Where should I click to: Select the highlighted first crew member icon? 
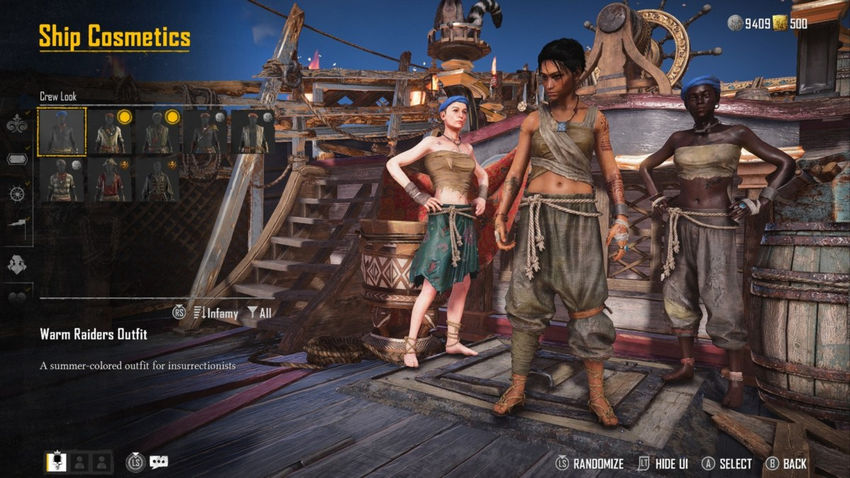56,462
